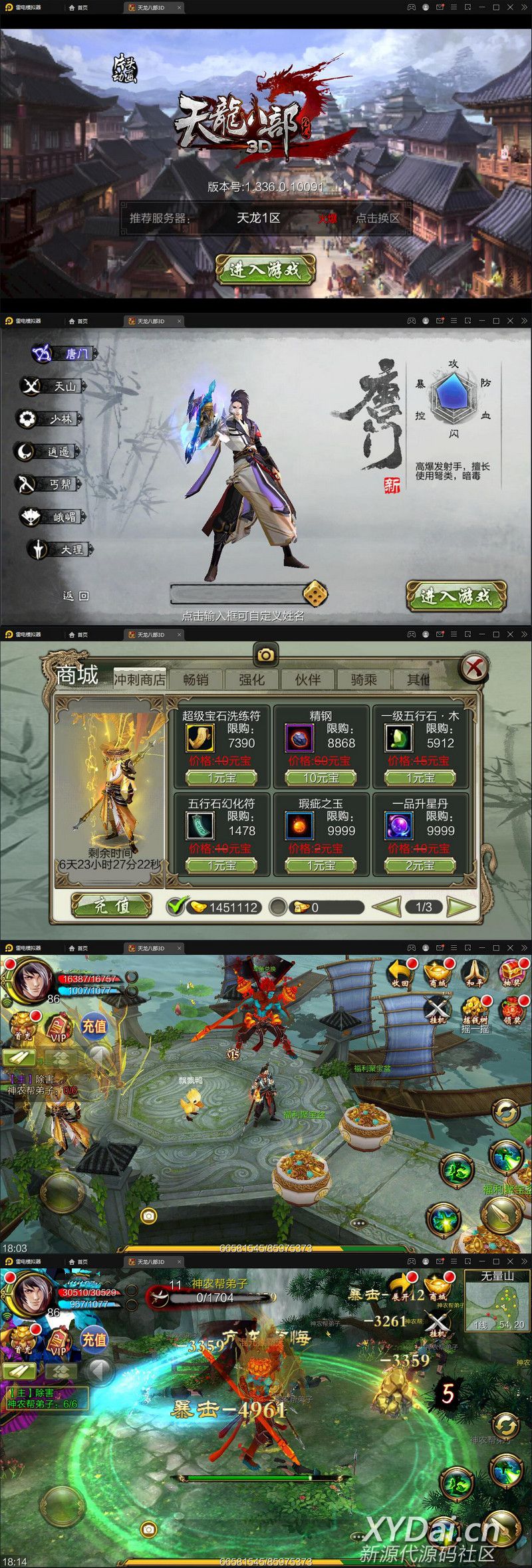Close the 商城 shop window

[474, 667]
